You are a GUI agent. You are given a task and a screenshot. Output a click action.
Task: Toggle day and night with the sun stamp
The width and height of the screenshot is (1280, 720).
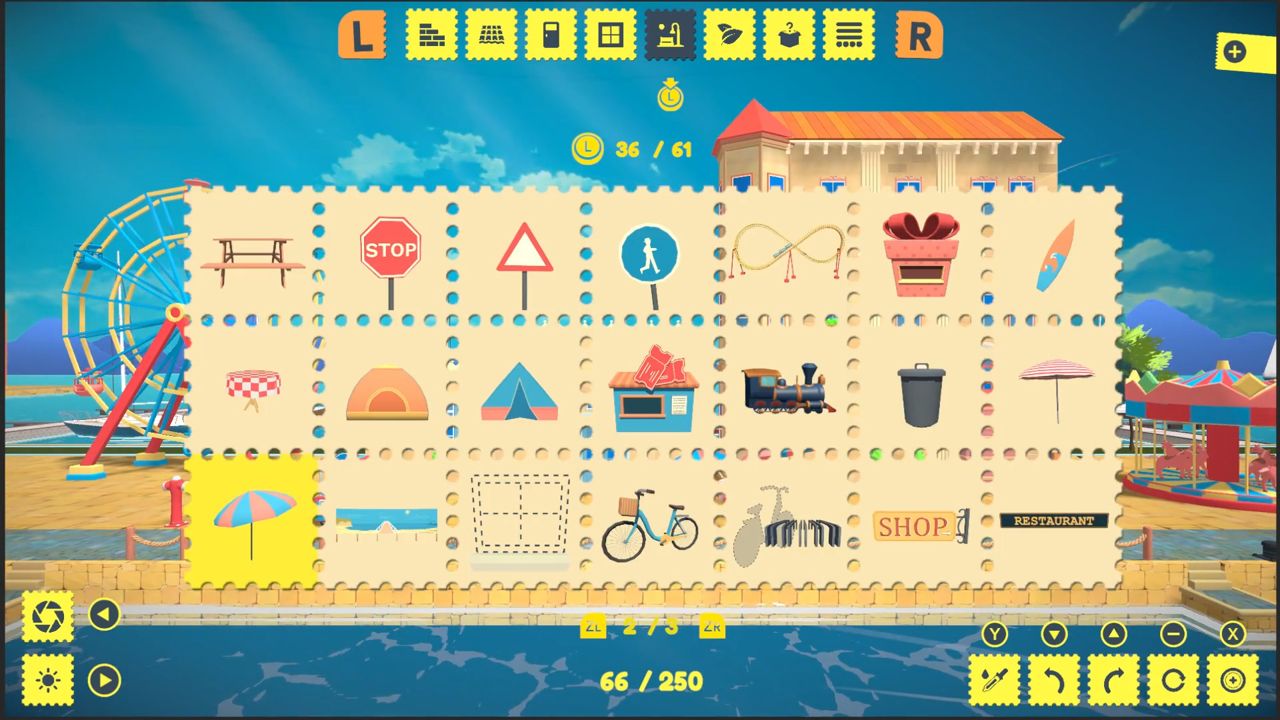pyautogui.click(x=47, y=679)
